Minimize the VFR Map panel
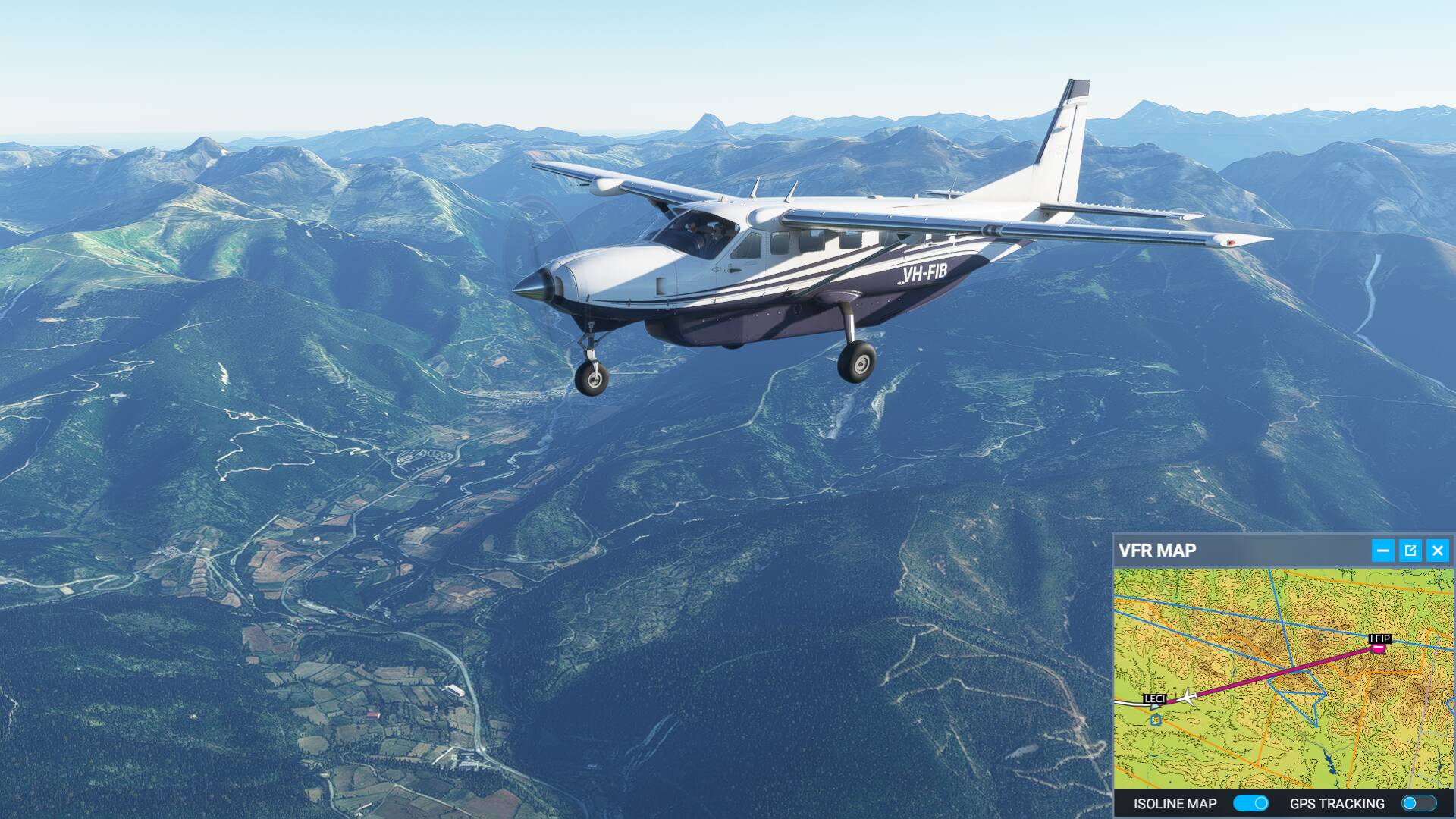The height and width of the screenshot is (819, 1456). 1382,551
